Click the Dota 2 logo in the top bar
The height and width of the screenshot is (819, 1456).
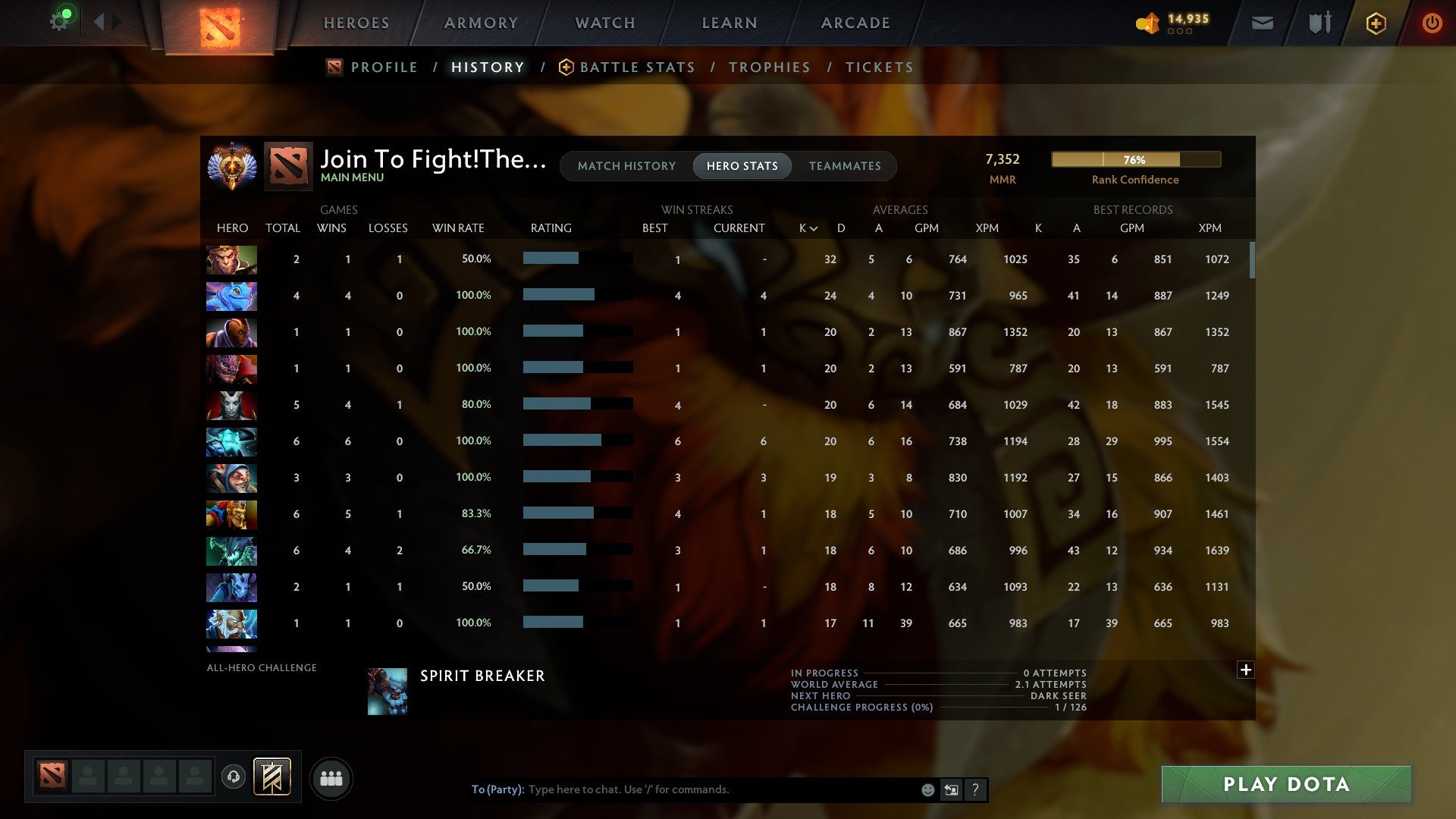[x=218, y=23]
